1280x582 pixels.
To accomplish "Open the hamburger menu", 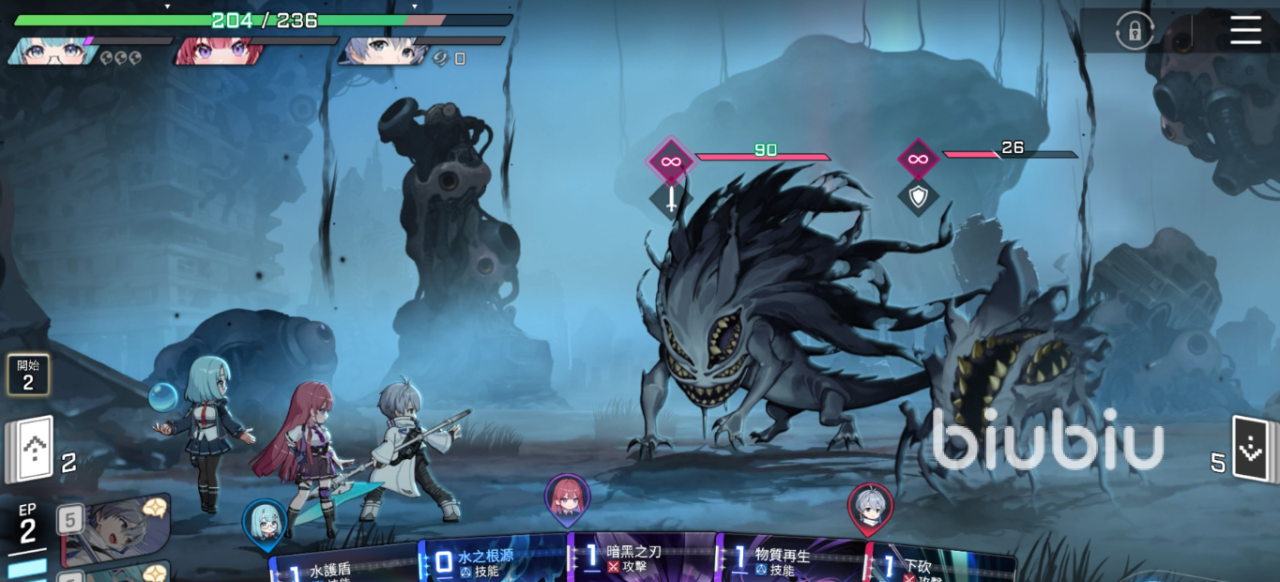I will click(x=1245, y=30).
